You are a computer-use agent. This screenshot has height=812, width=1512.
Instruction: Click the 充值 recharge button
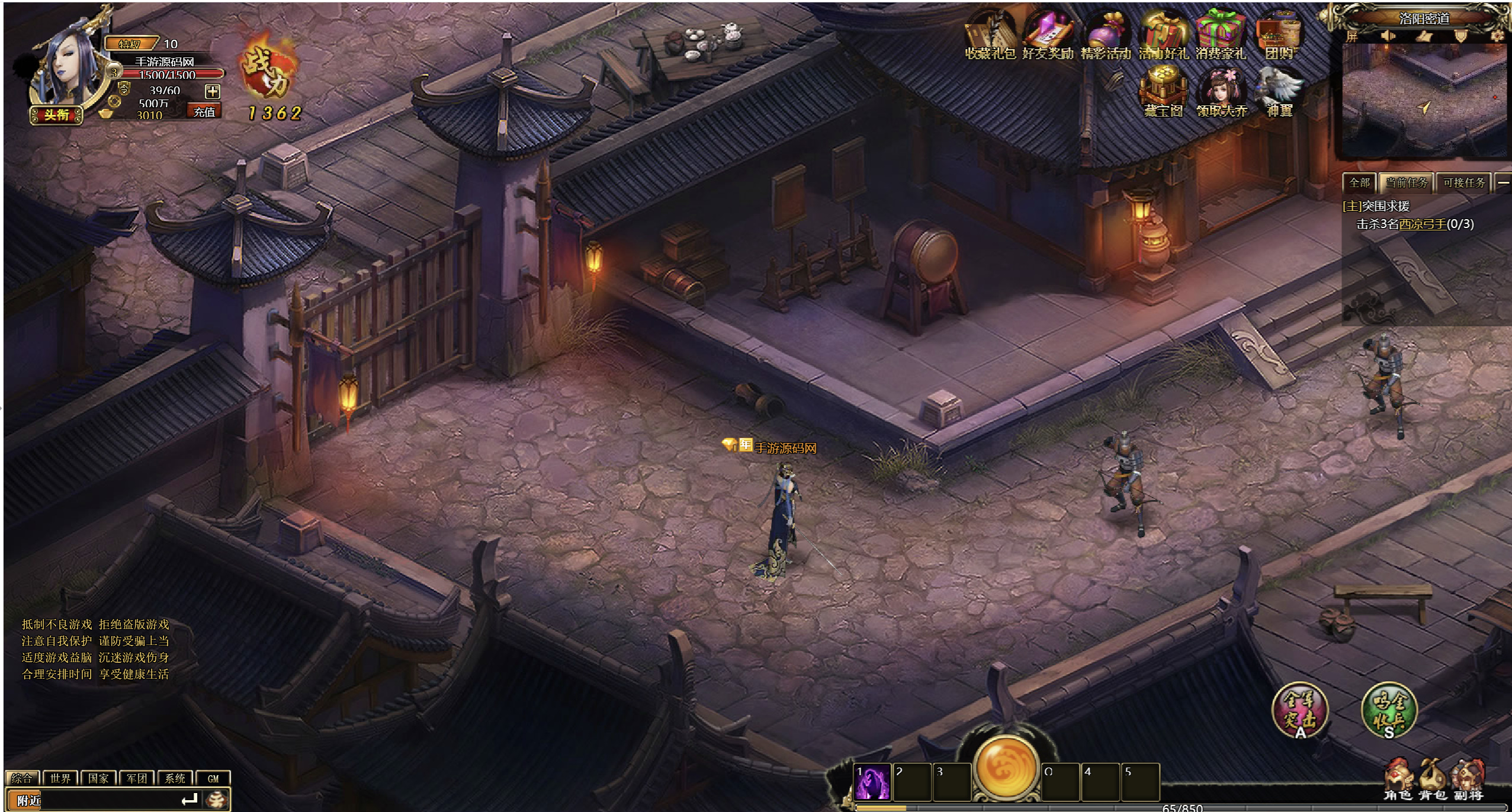coord(204,111)
